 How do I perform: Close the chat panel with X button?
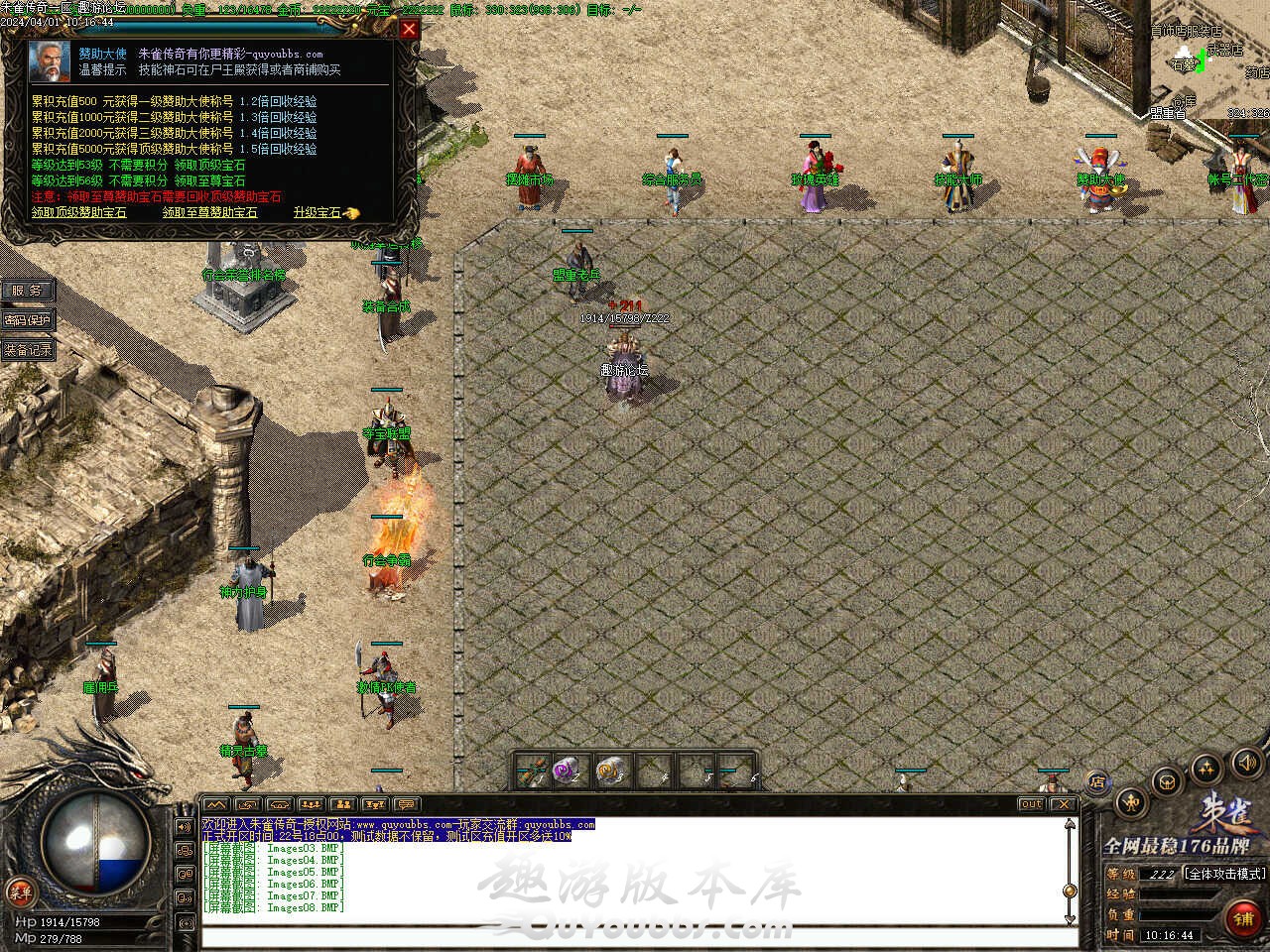coord(1063,804)
